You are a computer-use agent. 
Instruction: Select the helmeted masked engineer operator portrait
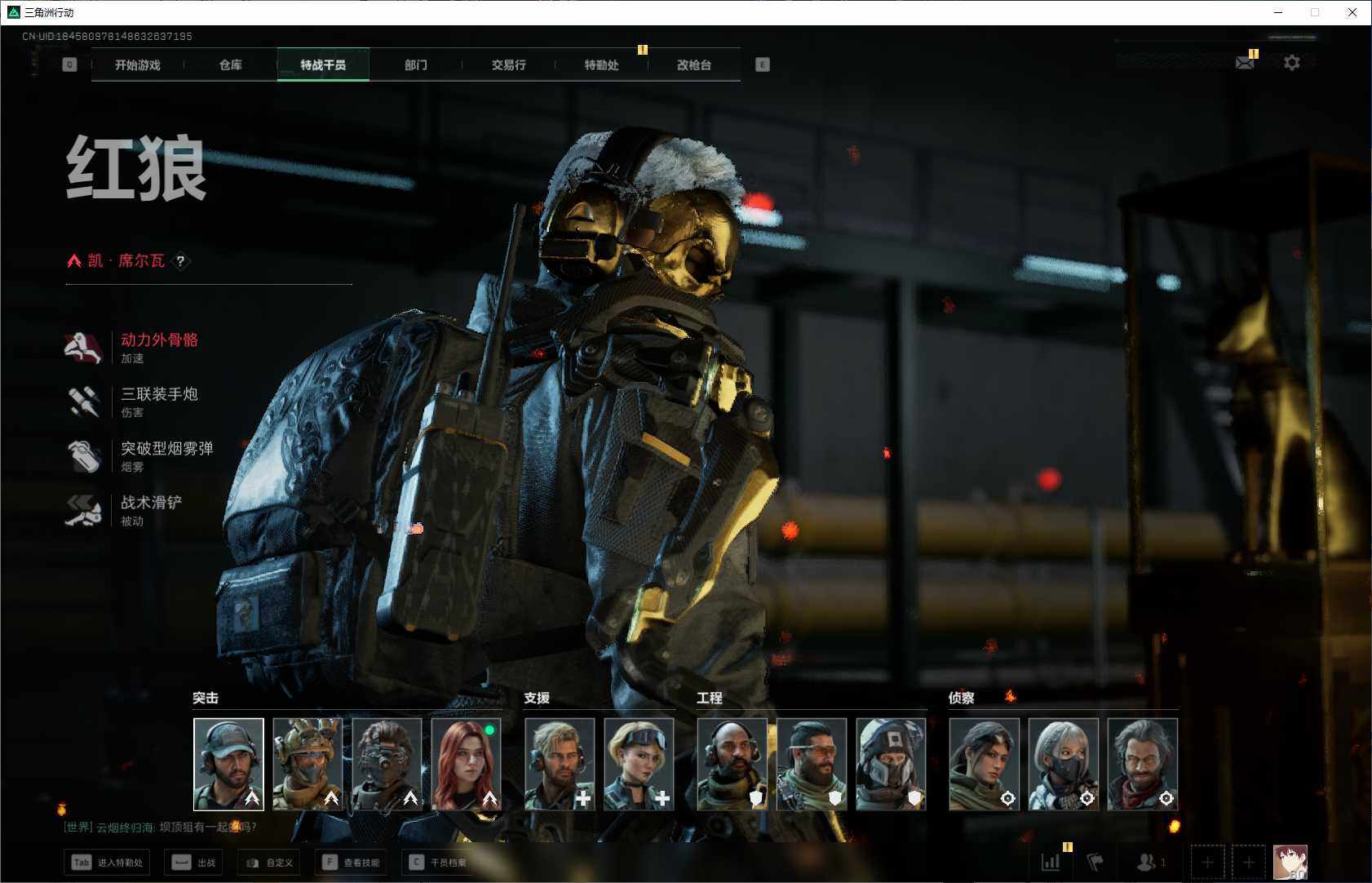pos(891,764)
